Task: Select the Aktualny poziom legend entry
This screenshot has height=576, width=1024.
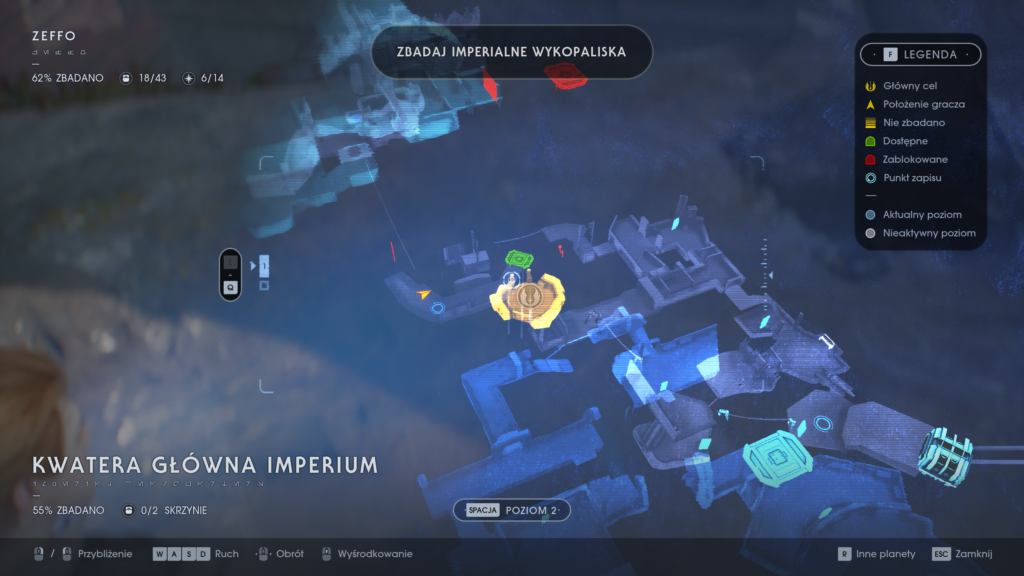Action: point(914,215)
